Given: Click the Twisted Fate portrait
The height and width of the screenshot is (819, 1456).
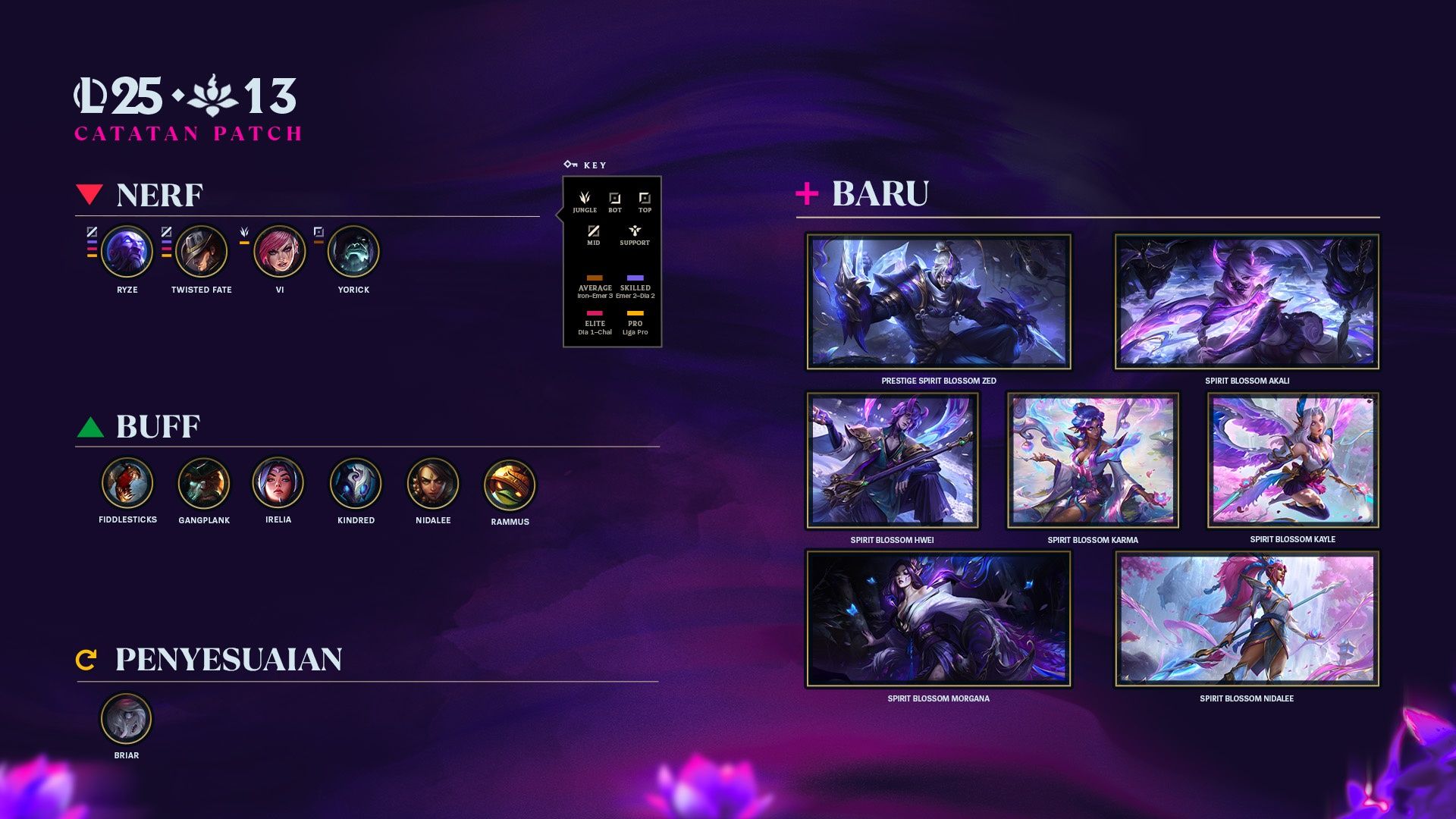Looking at the screenshot, I should tap(201, 252).
